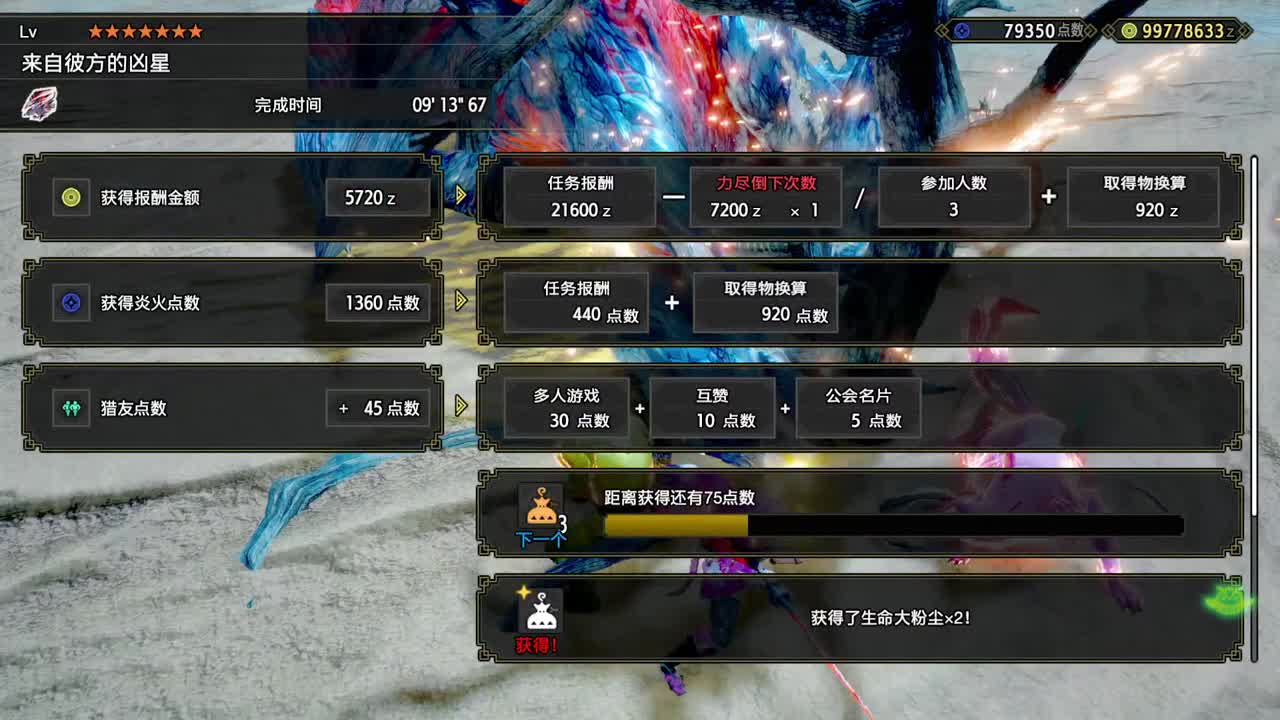Select the Felyne icon above 获得!
This screenshot has width=1280, height=720.
(541, 612)
